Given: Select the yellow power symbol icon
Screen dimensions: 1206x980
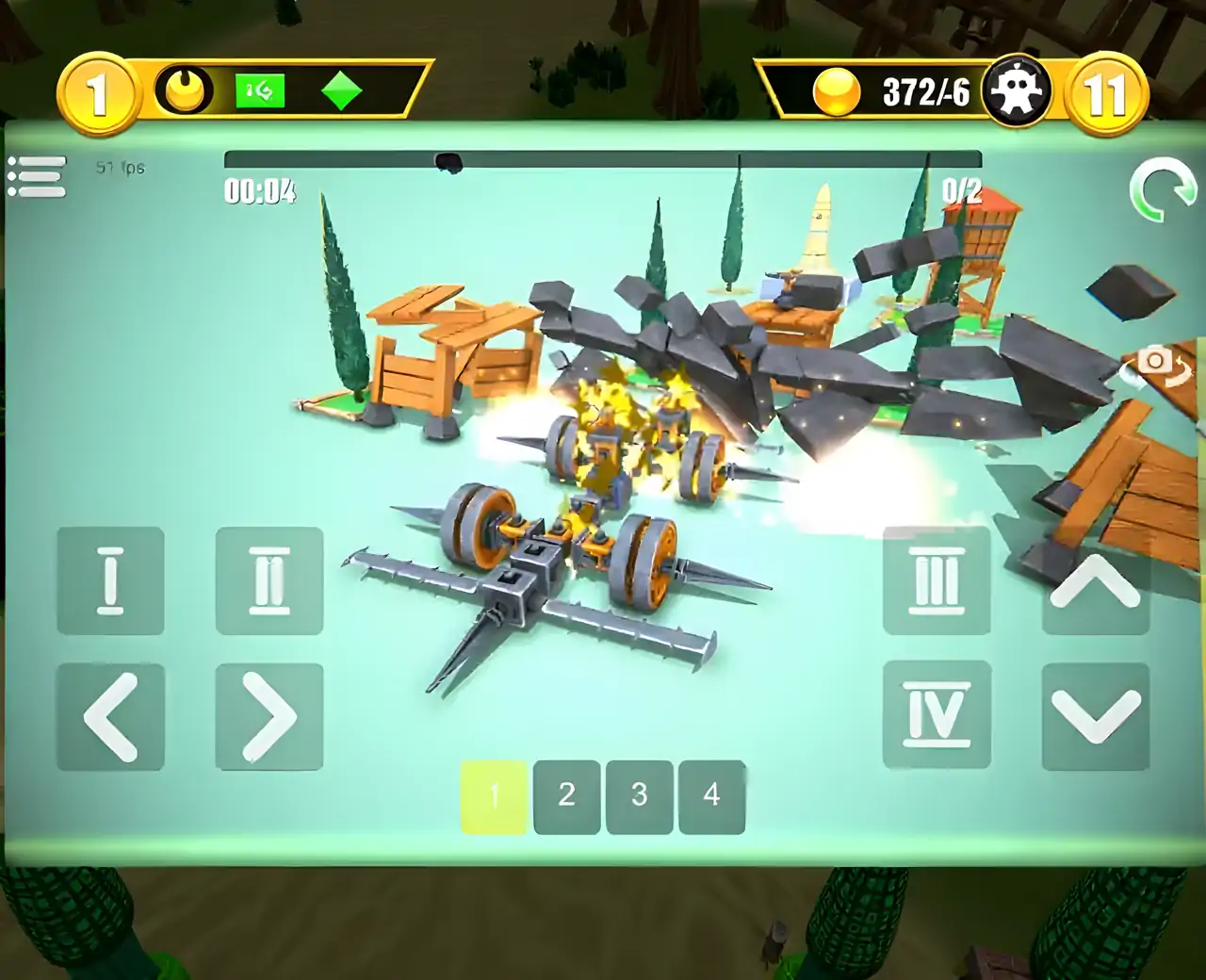Looking at the screenshot, I should pyautogui.click(x=185, y=91).
